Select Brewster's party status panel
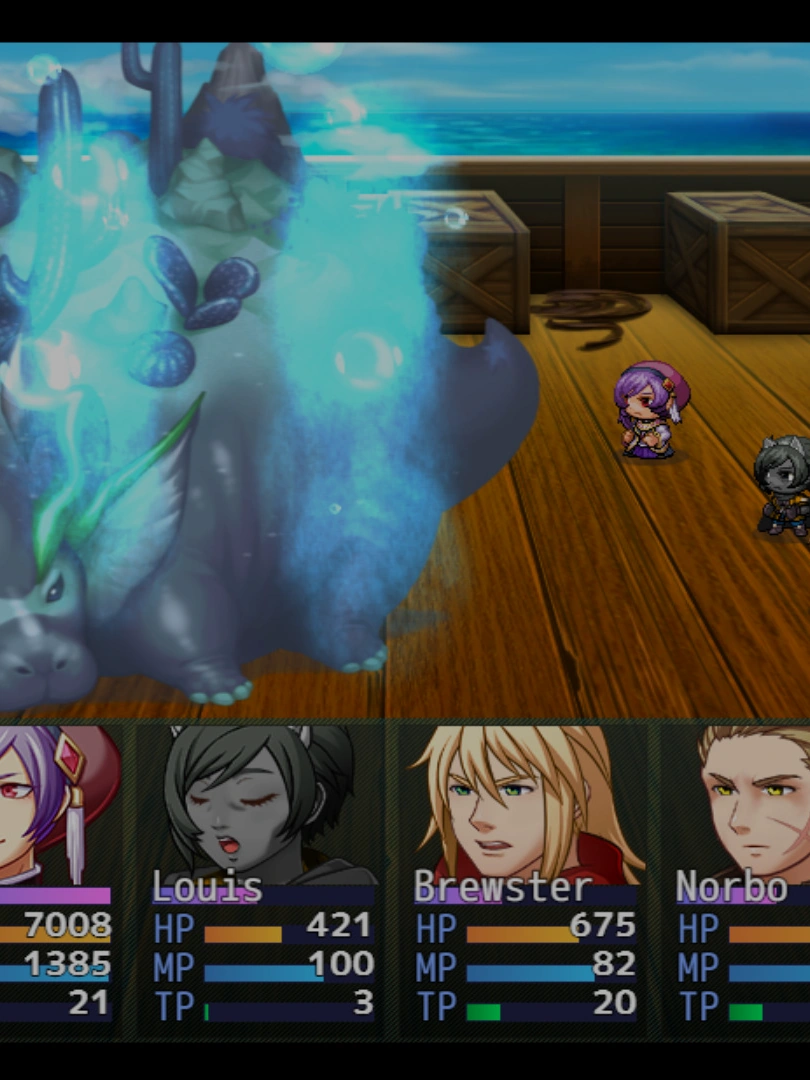Screen dimensions: 810x1080 tap(524, 880)
